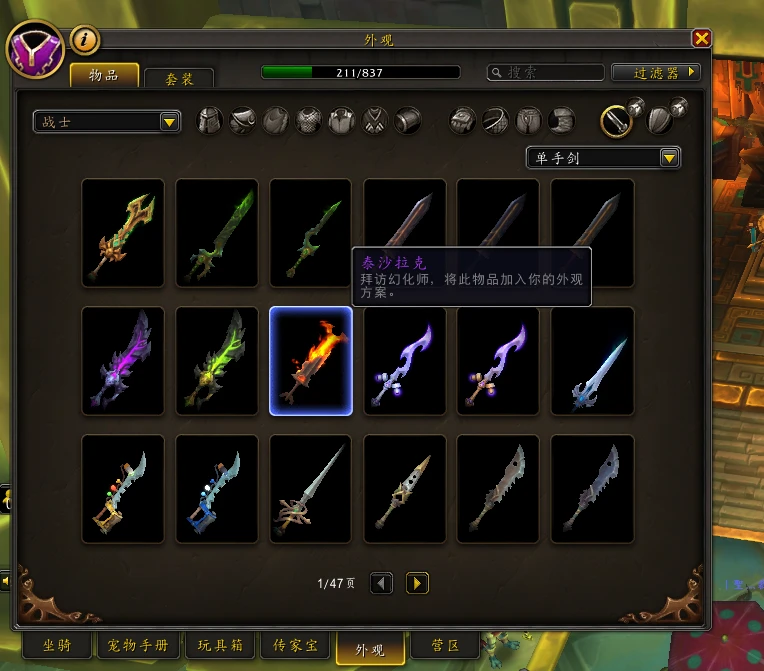Viewport: 764px width, 671px height.
Task: Open the 营区 warband camp tab
Action: (443, 646)
